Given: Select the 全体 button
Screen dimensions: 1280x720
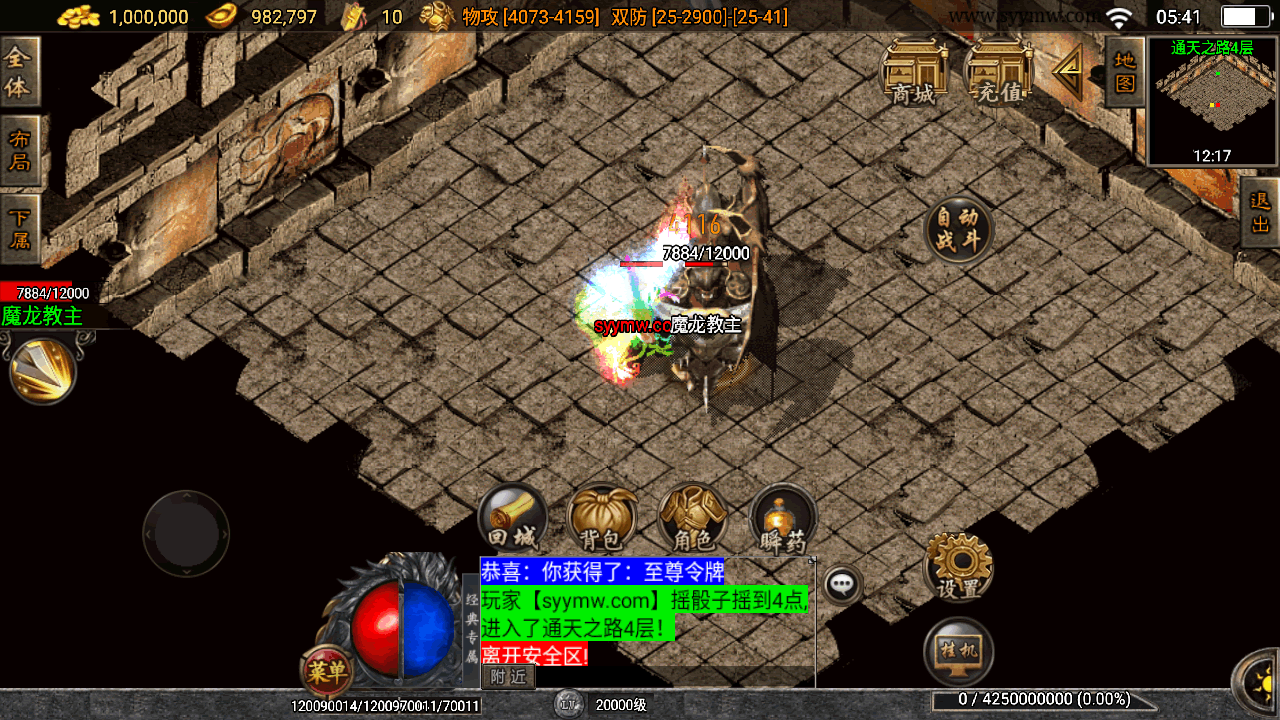Looking at the screenshot, I should [19, 72].
